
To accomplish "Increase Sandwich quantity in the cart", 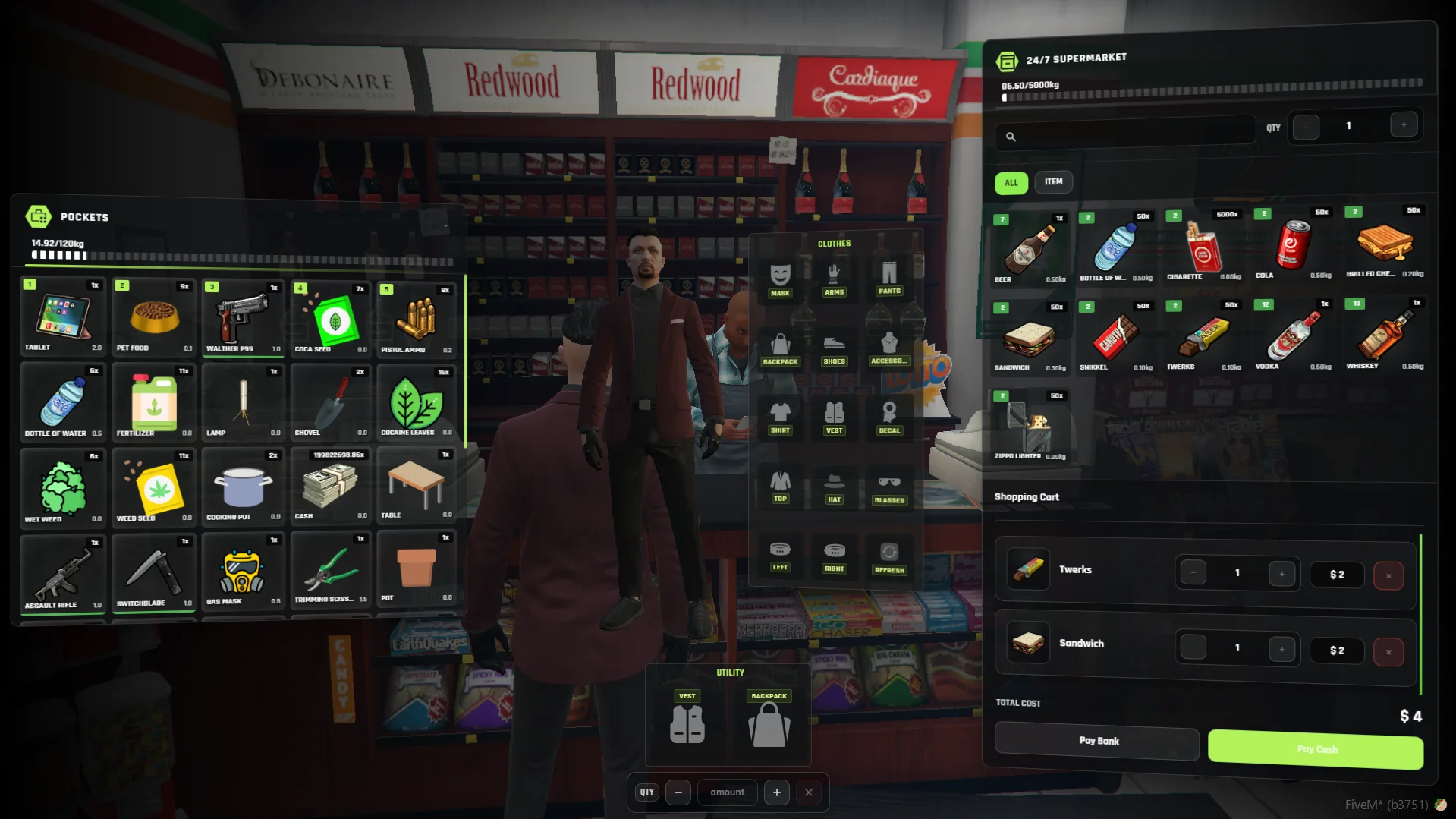I will (x=1281, y=649).
